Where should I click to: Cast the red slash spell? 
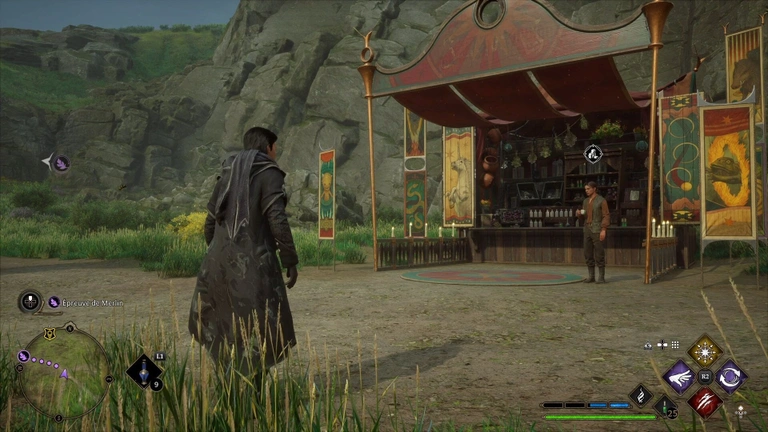pos(704,401)
